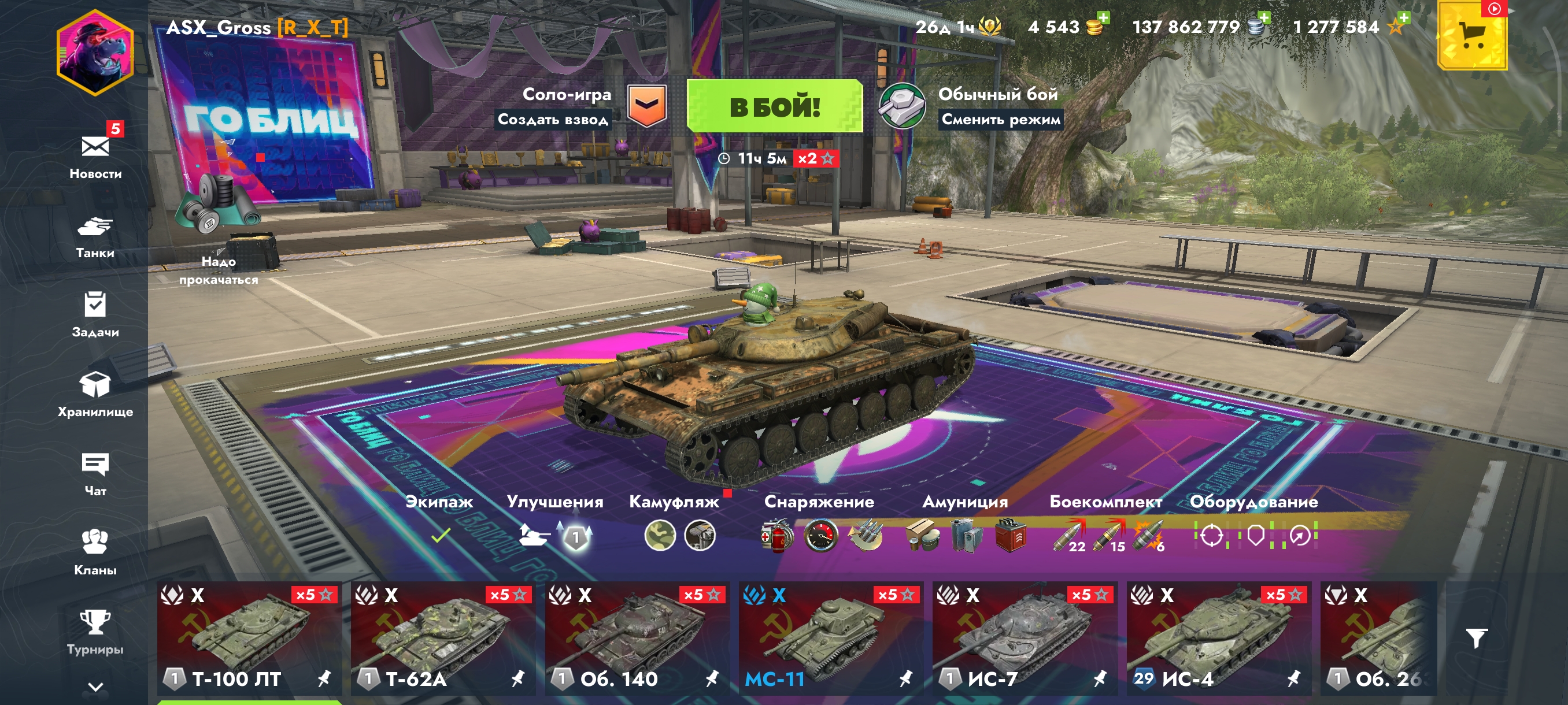This screenshot has height=705, width=1568.
Task: Open the Танки menu
Action: 95,236
